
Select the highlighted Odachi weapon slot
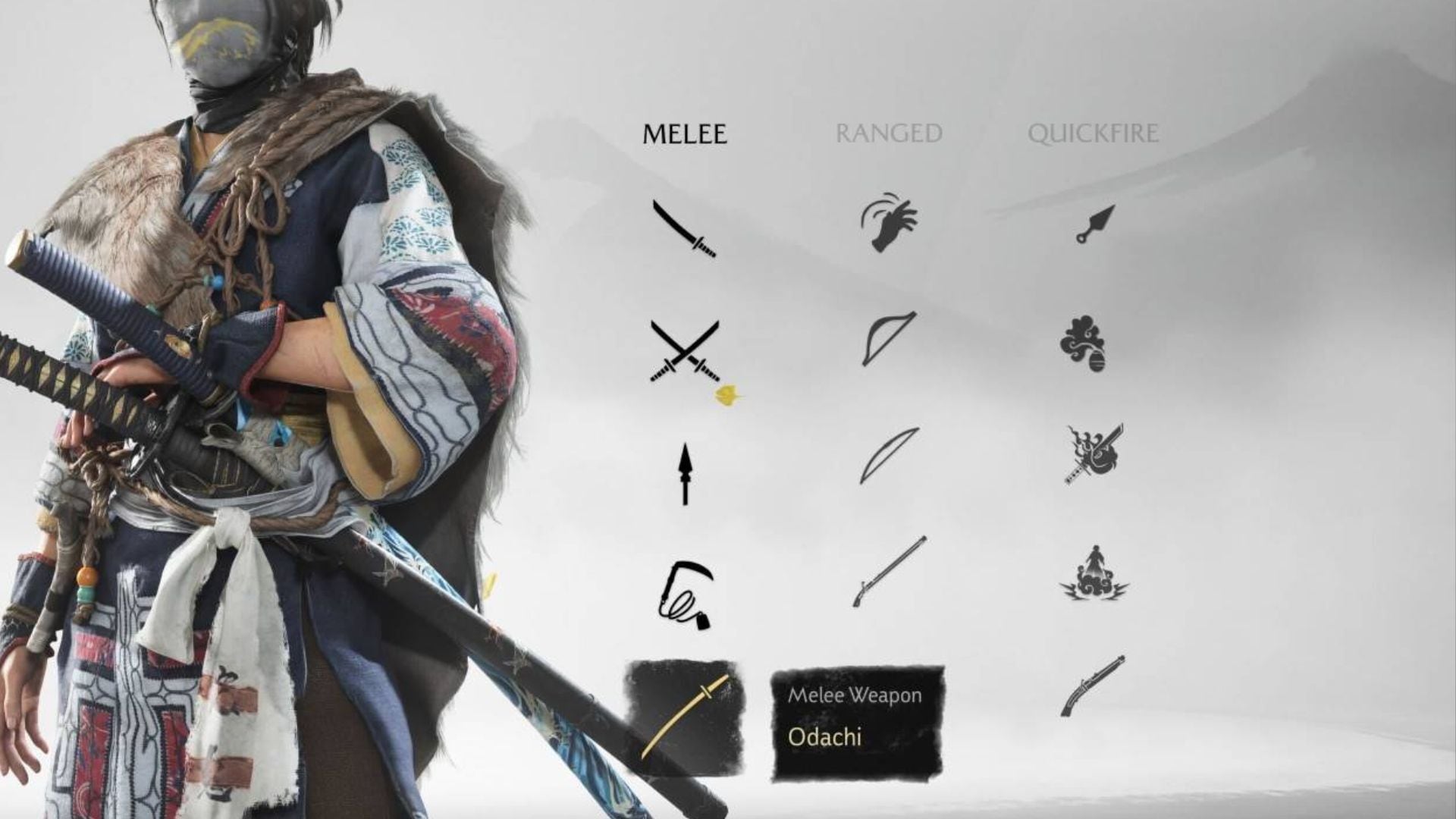(x=684, y=717)
